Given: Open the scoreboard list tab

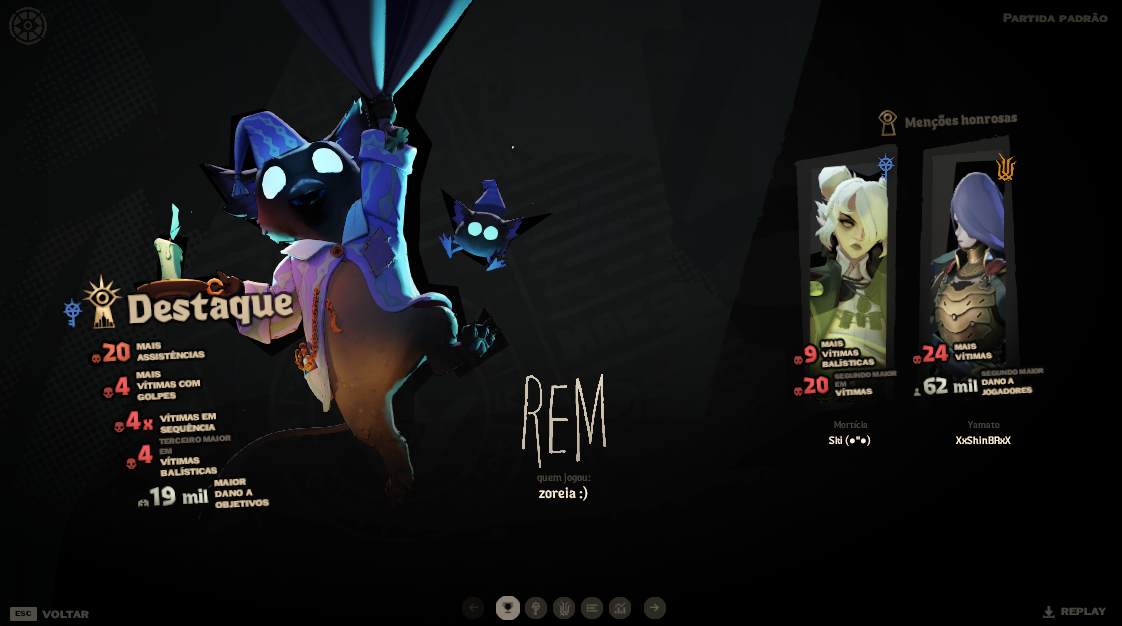Looking at the screenshot, I should point(592,608).
